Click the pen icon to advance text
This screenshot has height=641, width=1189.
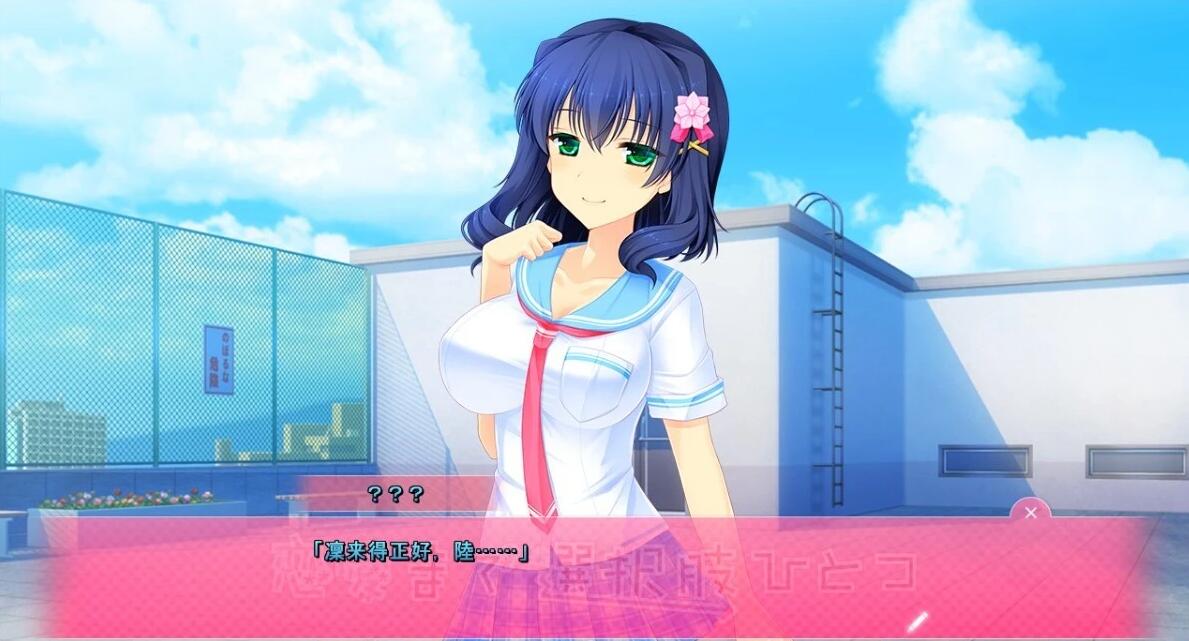tap(918, 621)
